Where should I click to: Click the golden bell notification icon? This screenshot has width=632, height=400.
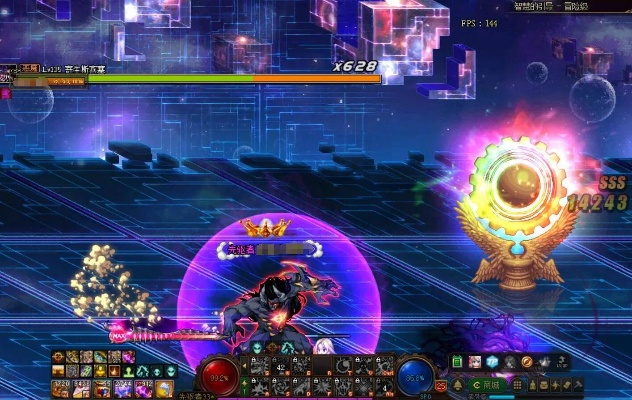458,384
